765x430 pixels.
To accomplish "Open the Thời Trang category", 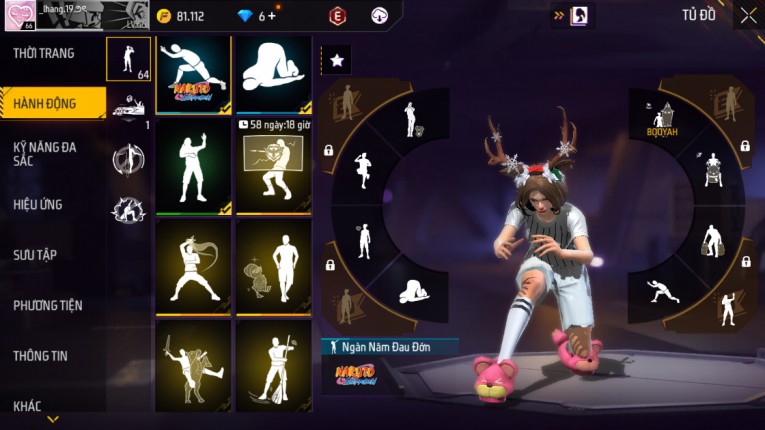I will coord(44,53).
